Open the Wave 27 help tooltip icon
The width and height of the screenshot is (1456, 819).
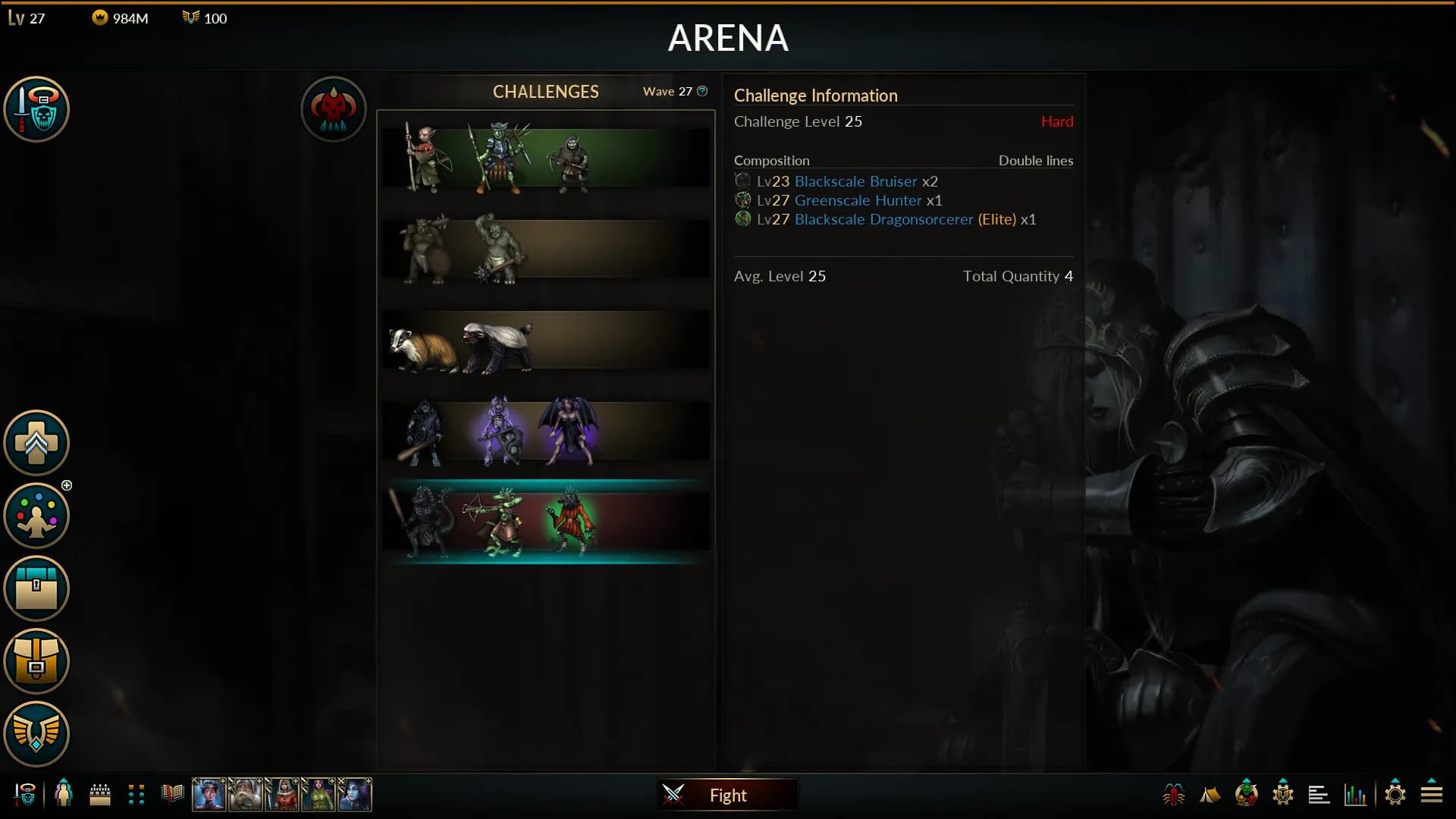tap(702, 91)
